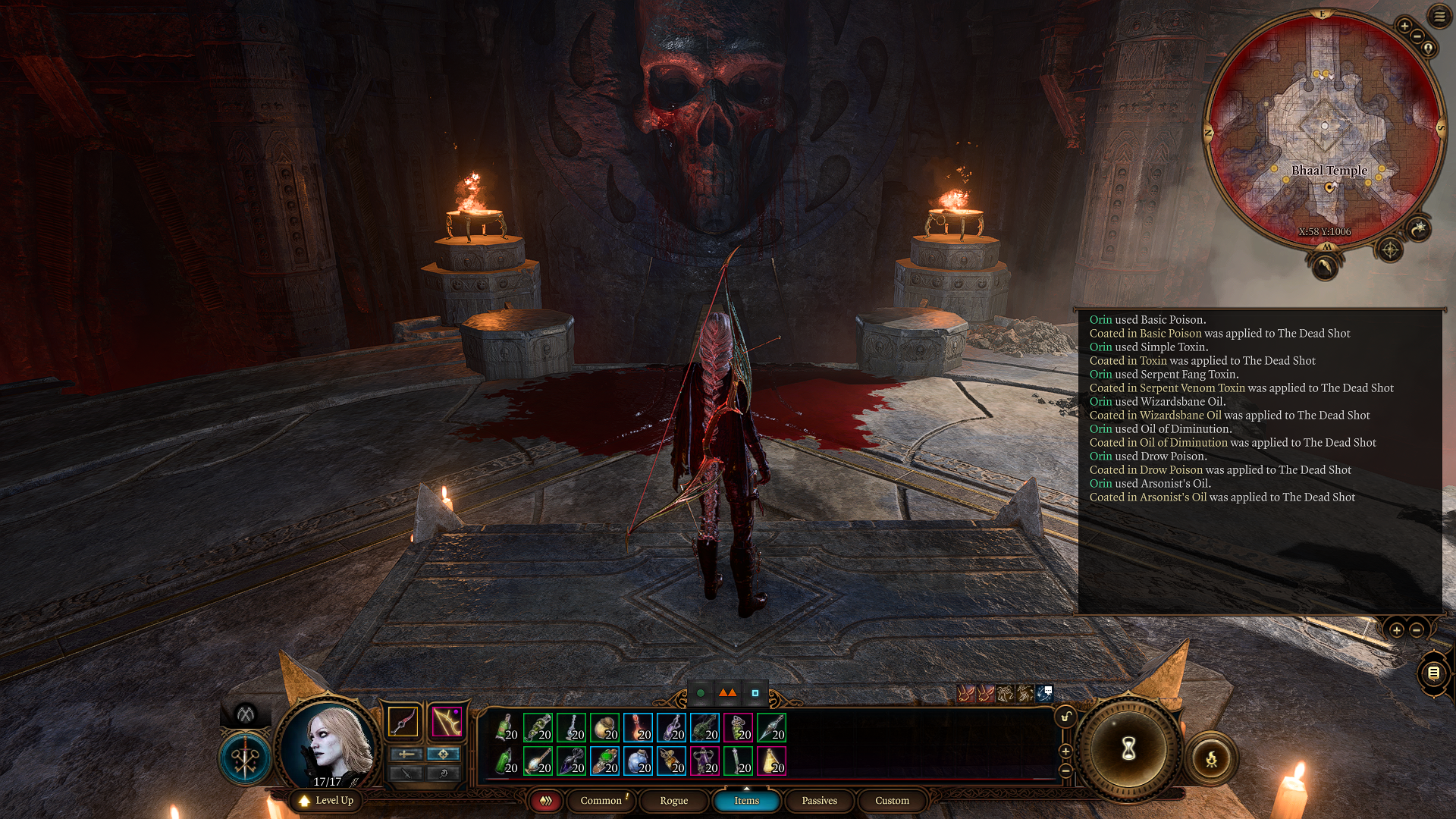Show the Passives tab
This screenshot has width=1456, height=819.
click(819, 801)
